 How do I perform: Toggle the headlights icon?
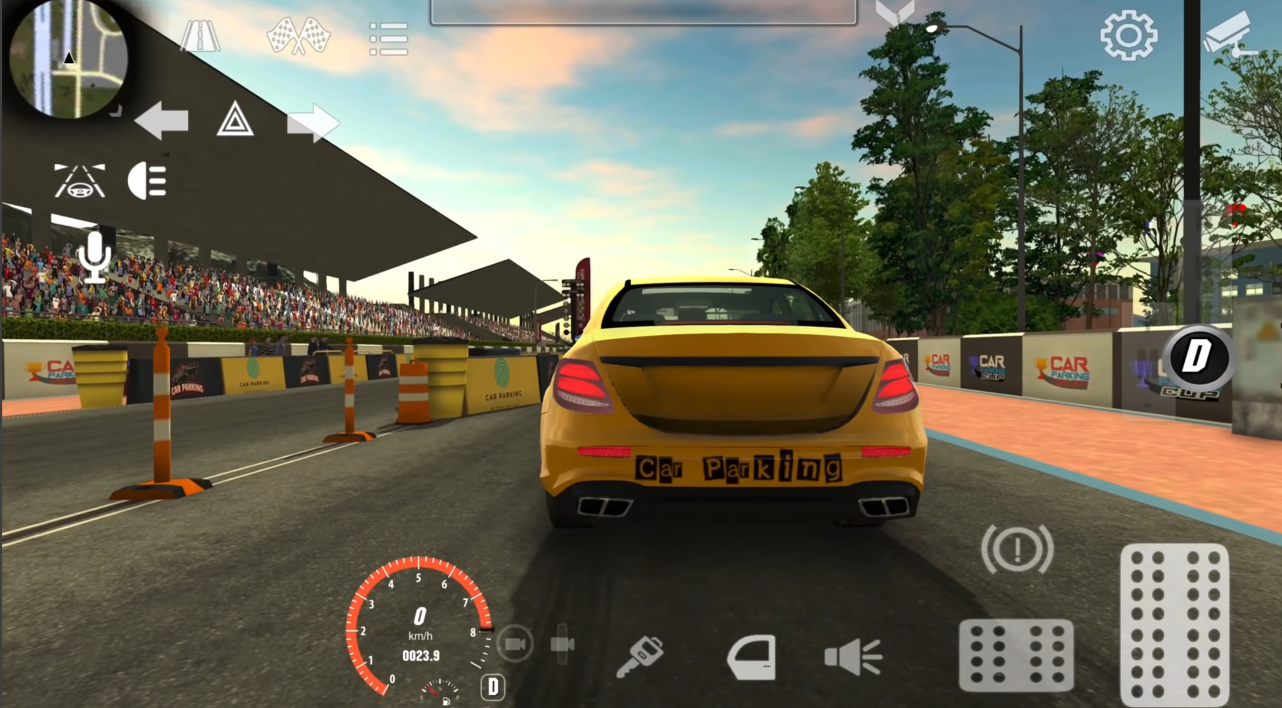coord(148,181)
